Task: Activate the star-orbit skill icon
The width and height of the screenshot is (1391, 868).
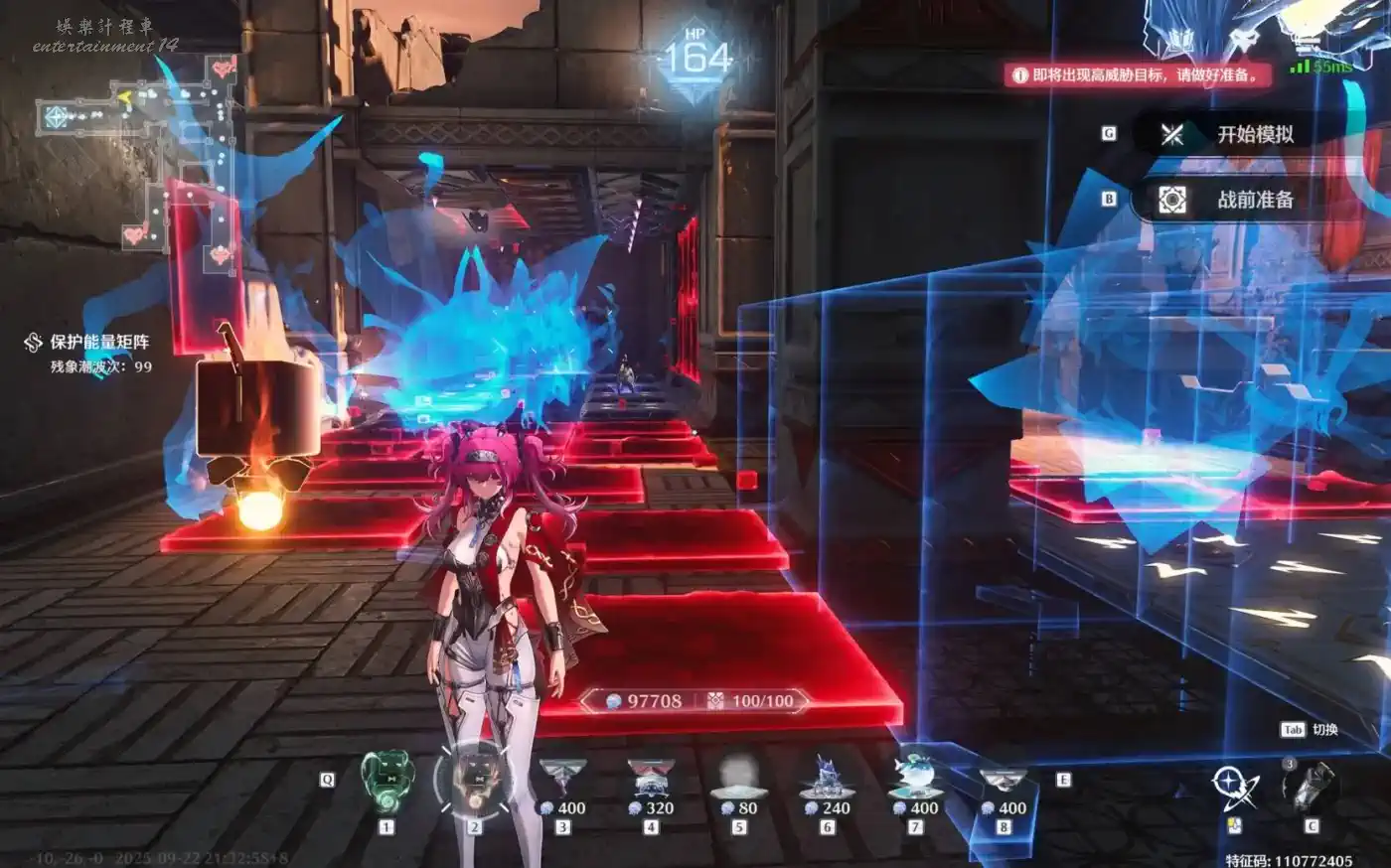Action: pos(1236,787)
